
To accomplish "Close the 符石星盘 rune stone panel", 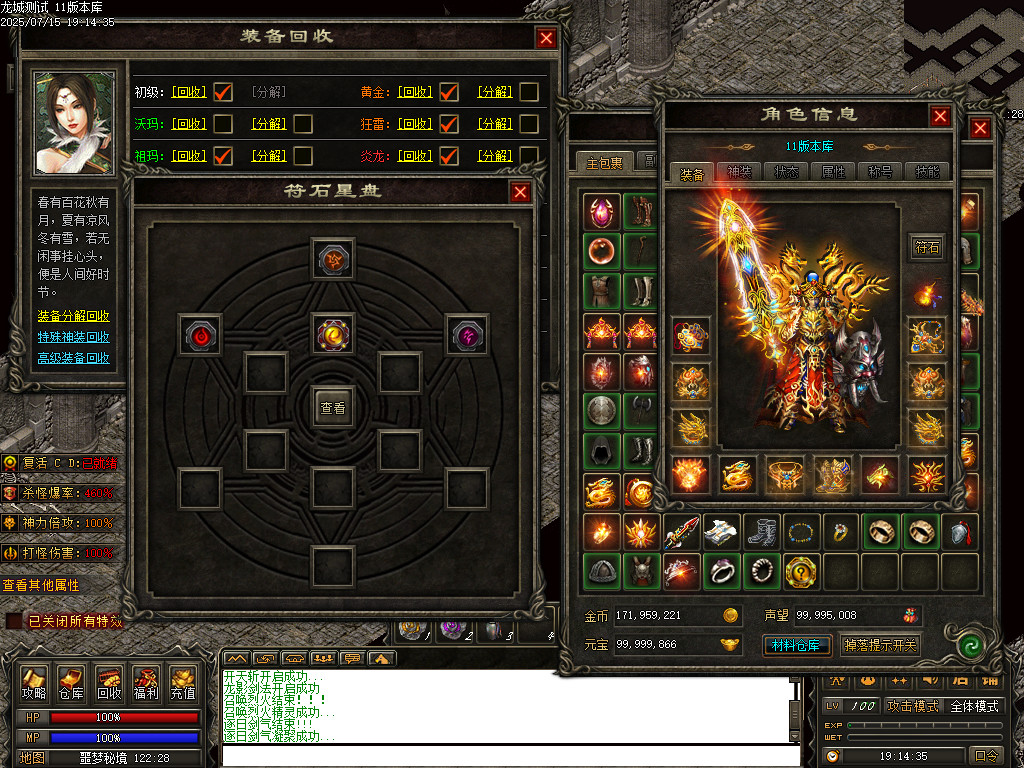I will 520,192.
